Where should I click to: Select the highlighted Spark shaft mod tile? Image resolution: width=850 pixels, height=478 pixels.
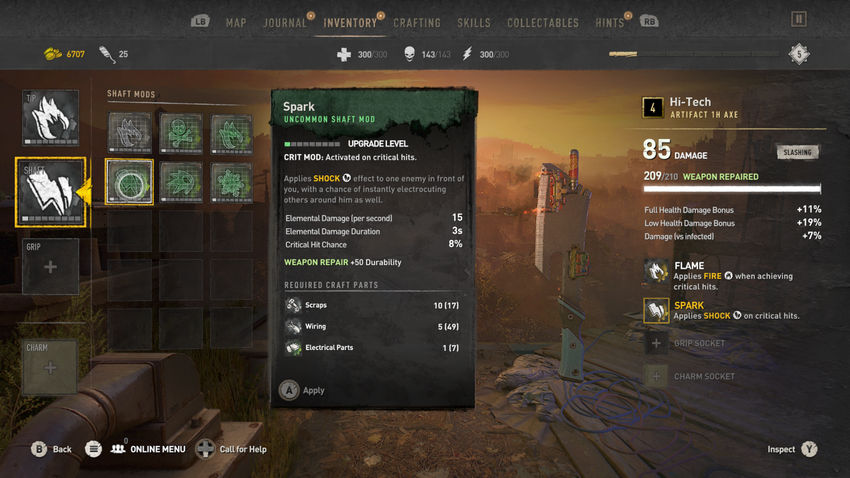coord(129,181)
